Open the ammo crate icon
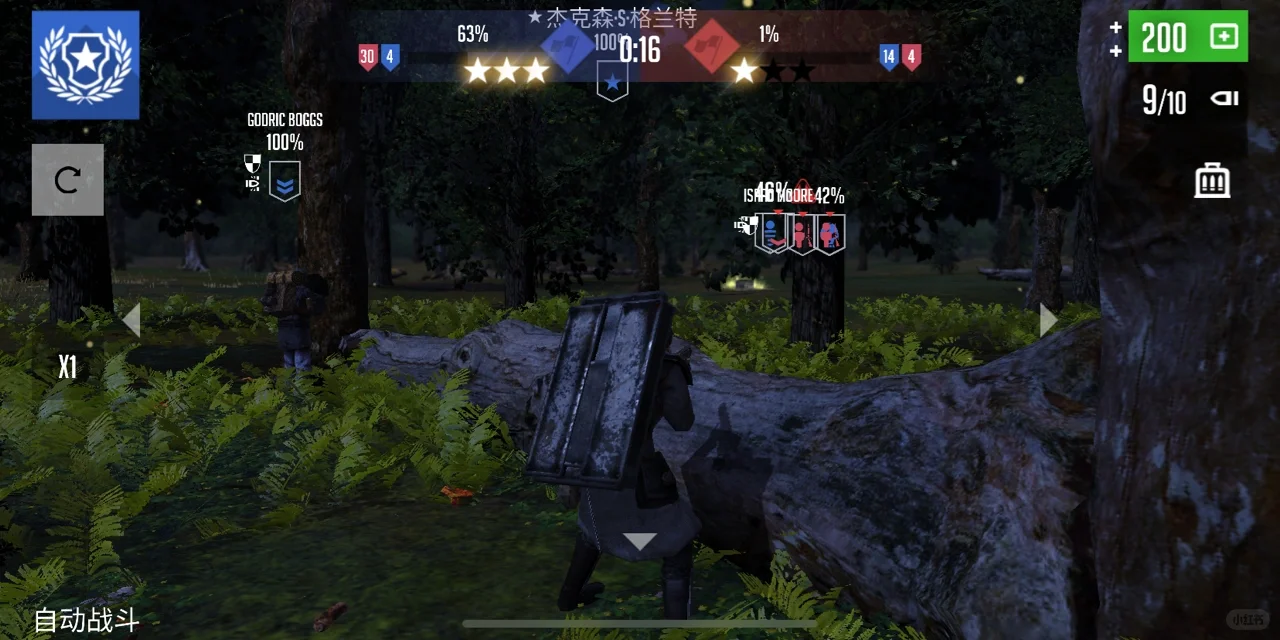The height and width of the screenshot is (640, 1280). point(1212,181)
